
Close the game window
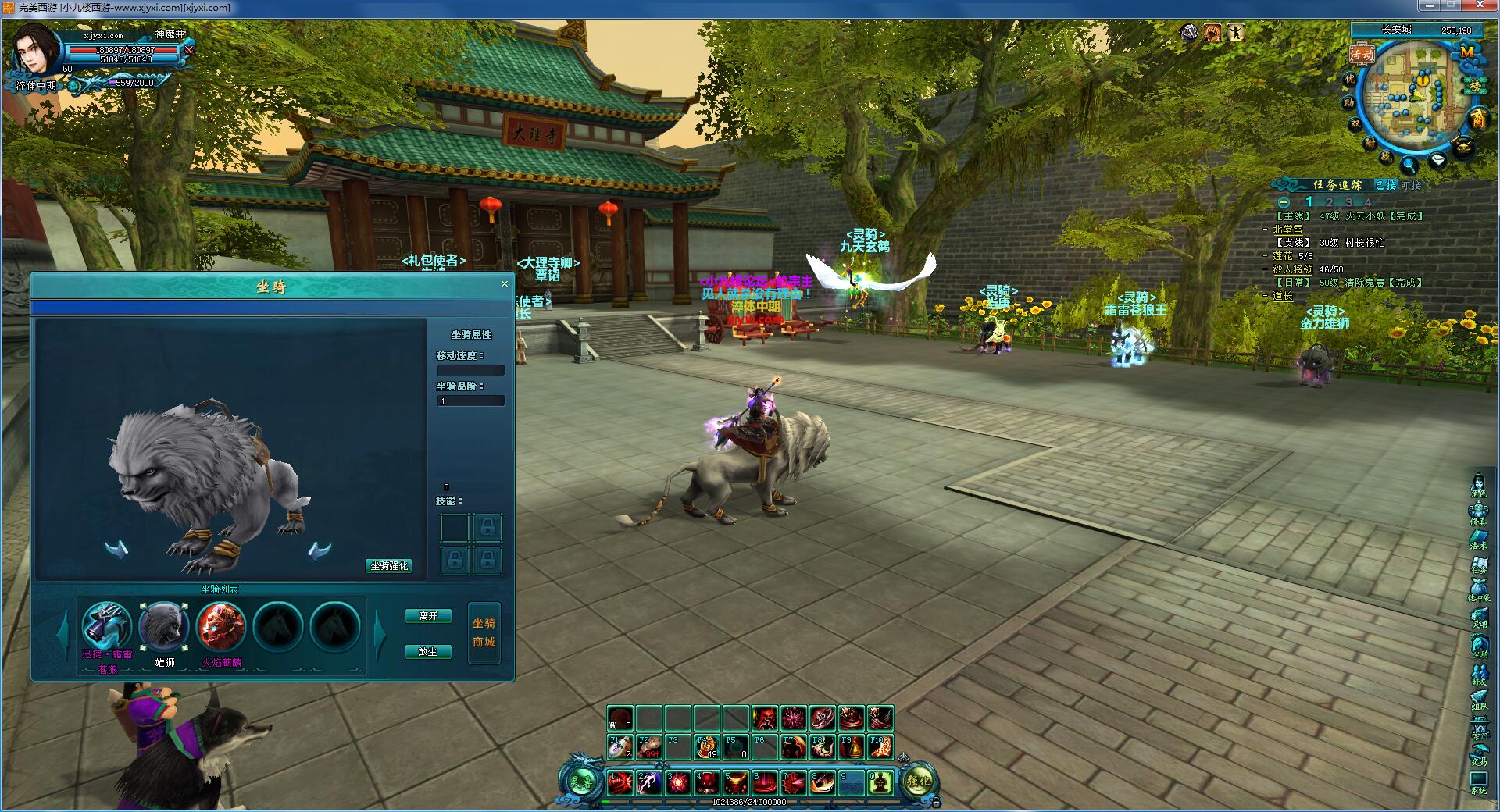1482,6
